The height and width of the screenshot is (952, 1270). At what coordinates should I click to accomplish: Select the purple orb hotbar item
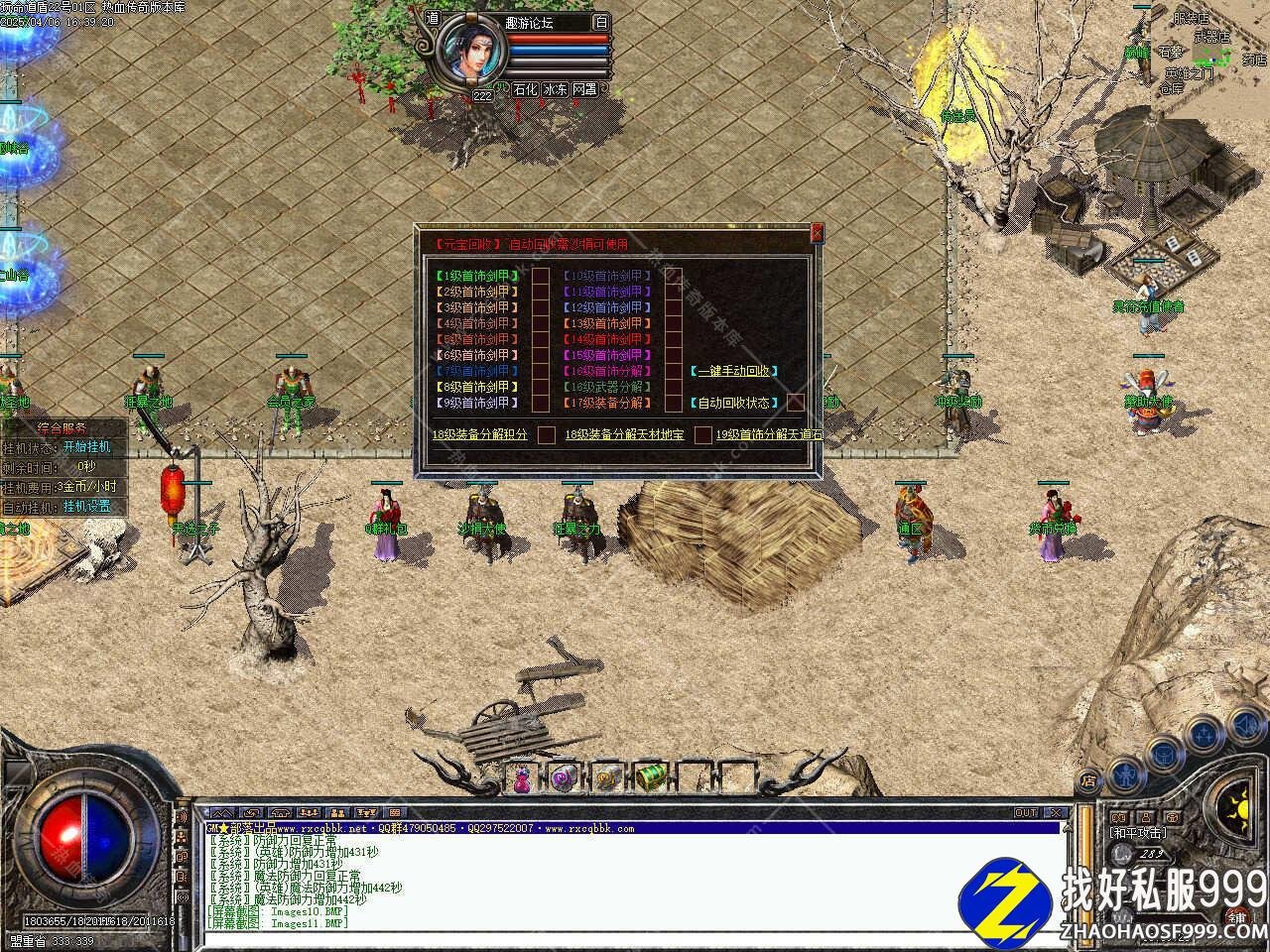(x=565, y=779)
